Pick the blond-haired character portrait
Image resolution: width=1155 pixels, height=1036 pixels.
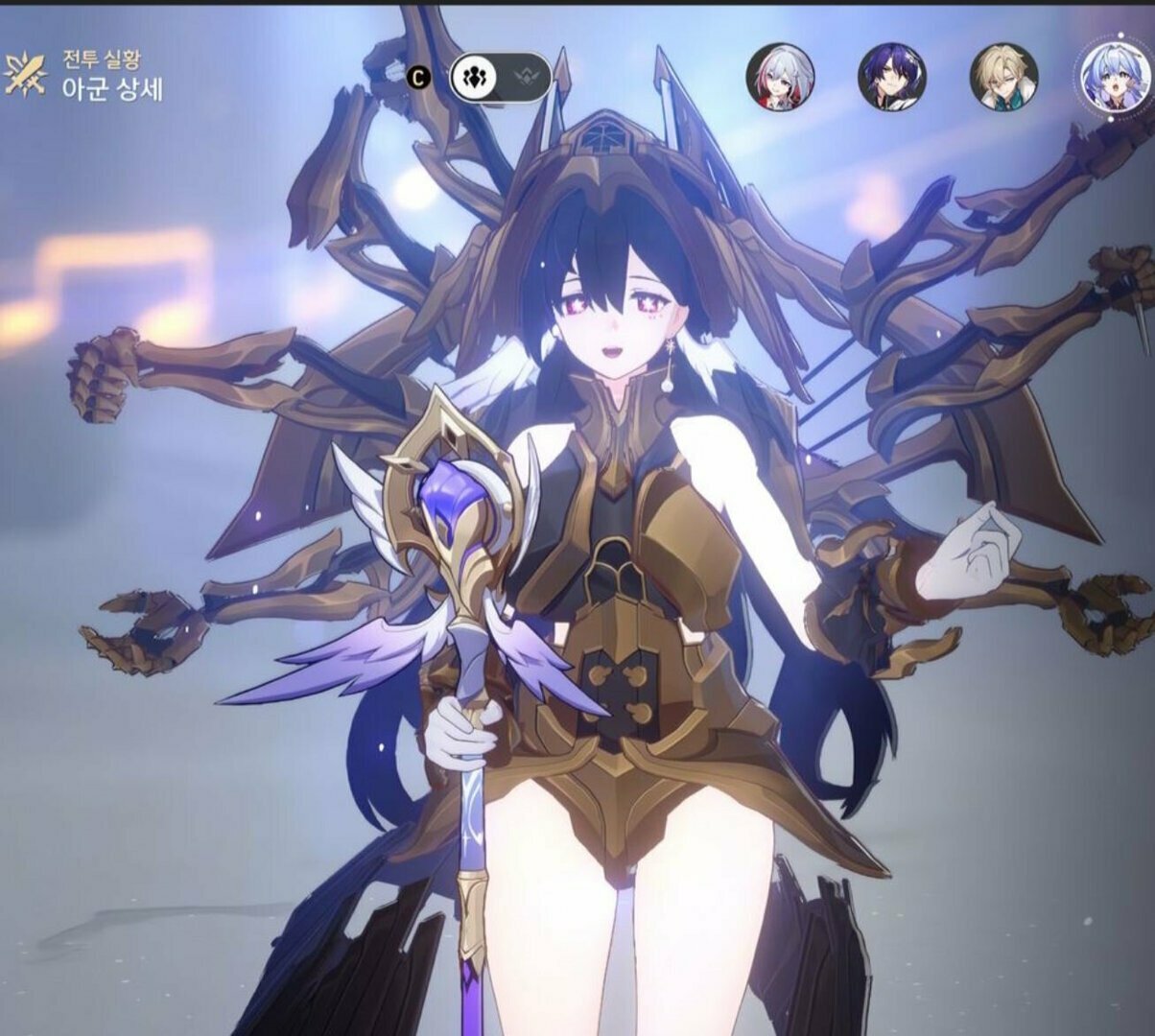[x=1003, y=76]
